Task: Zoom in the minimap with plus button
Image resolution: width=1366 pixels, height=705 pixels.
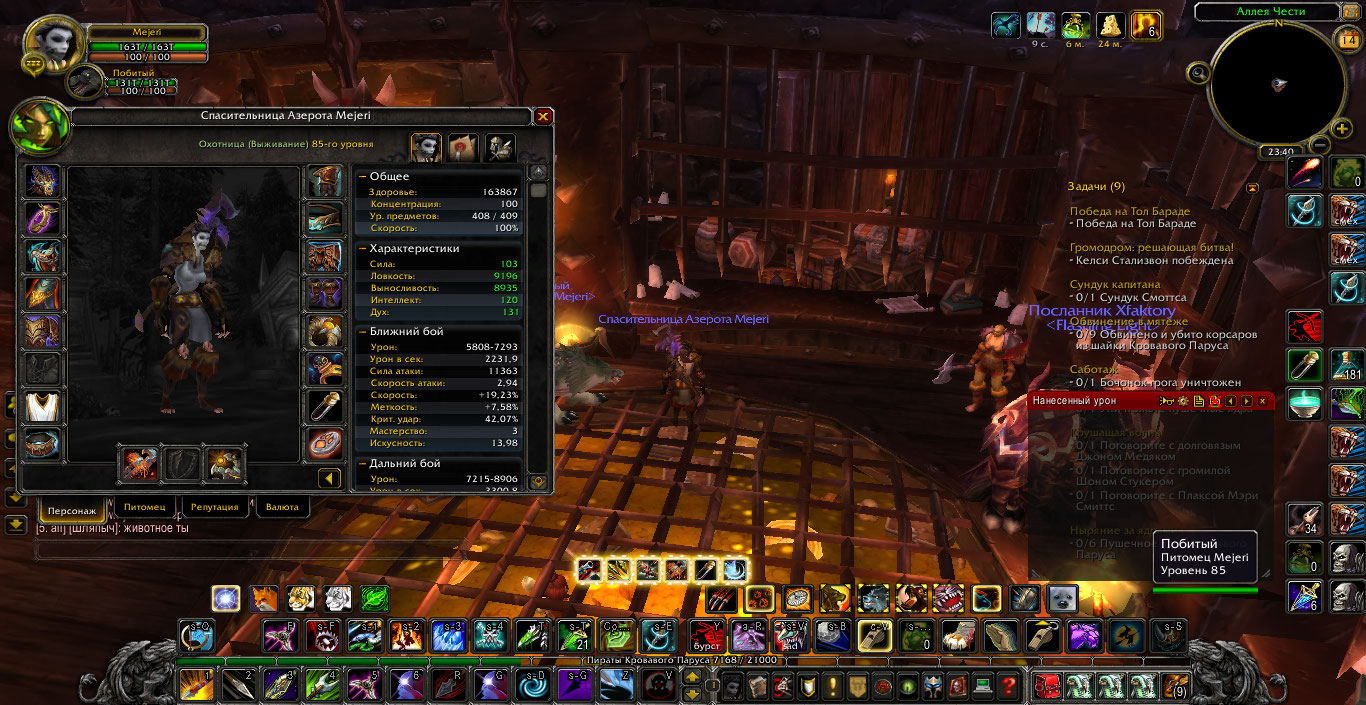Action: (1342, 129)
